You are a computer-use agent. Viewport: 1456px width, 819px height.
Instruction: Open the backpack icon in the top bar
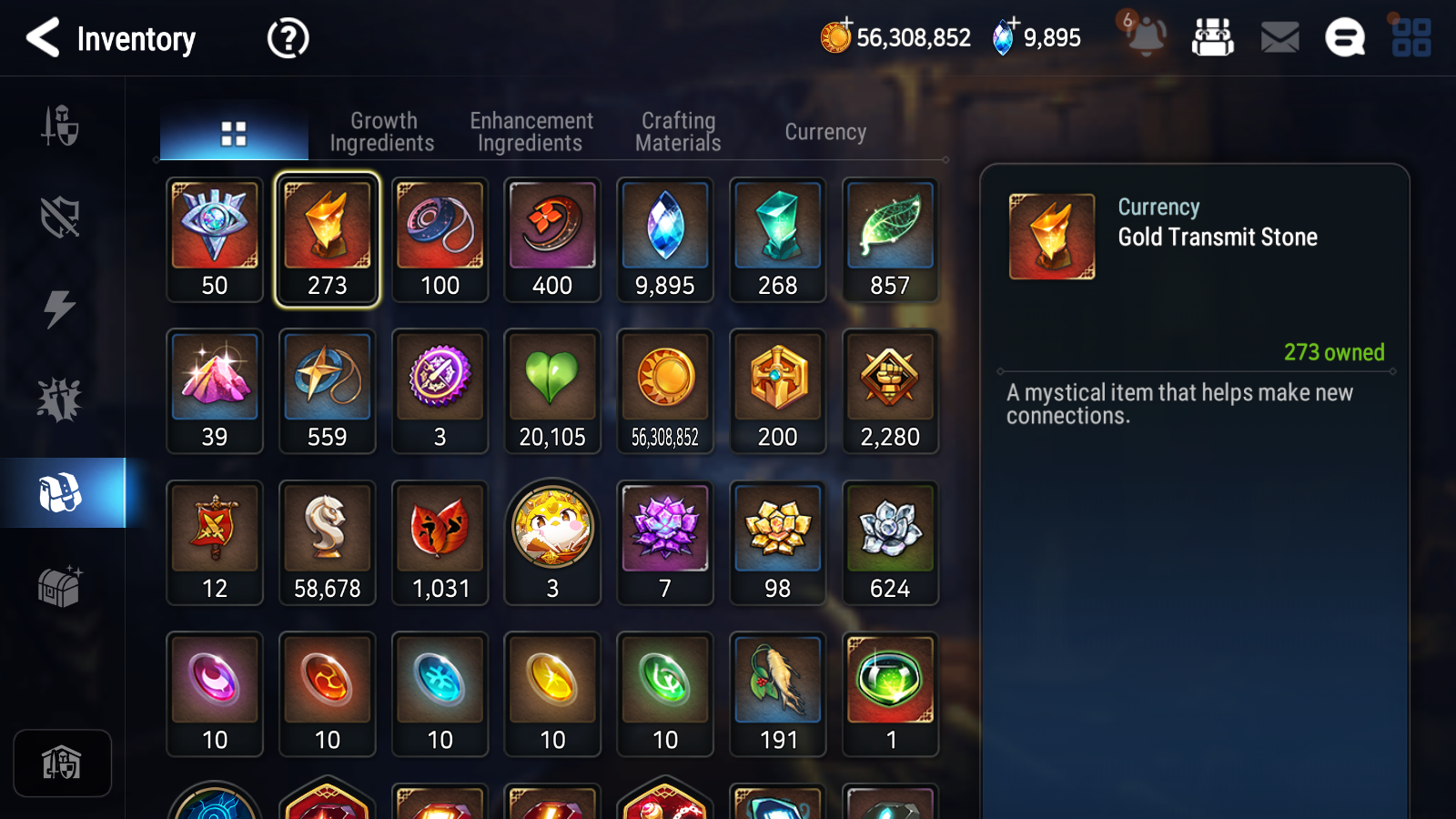coord(1214,38)
